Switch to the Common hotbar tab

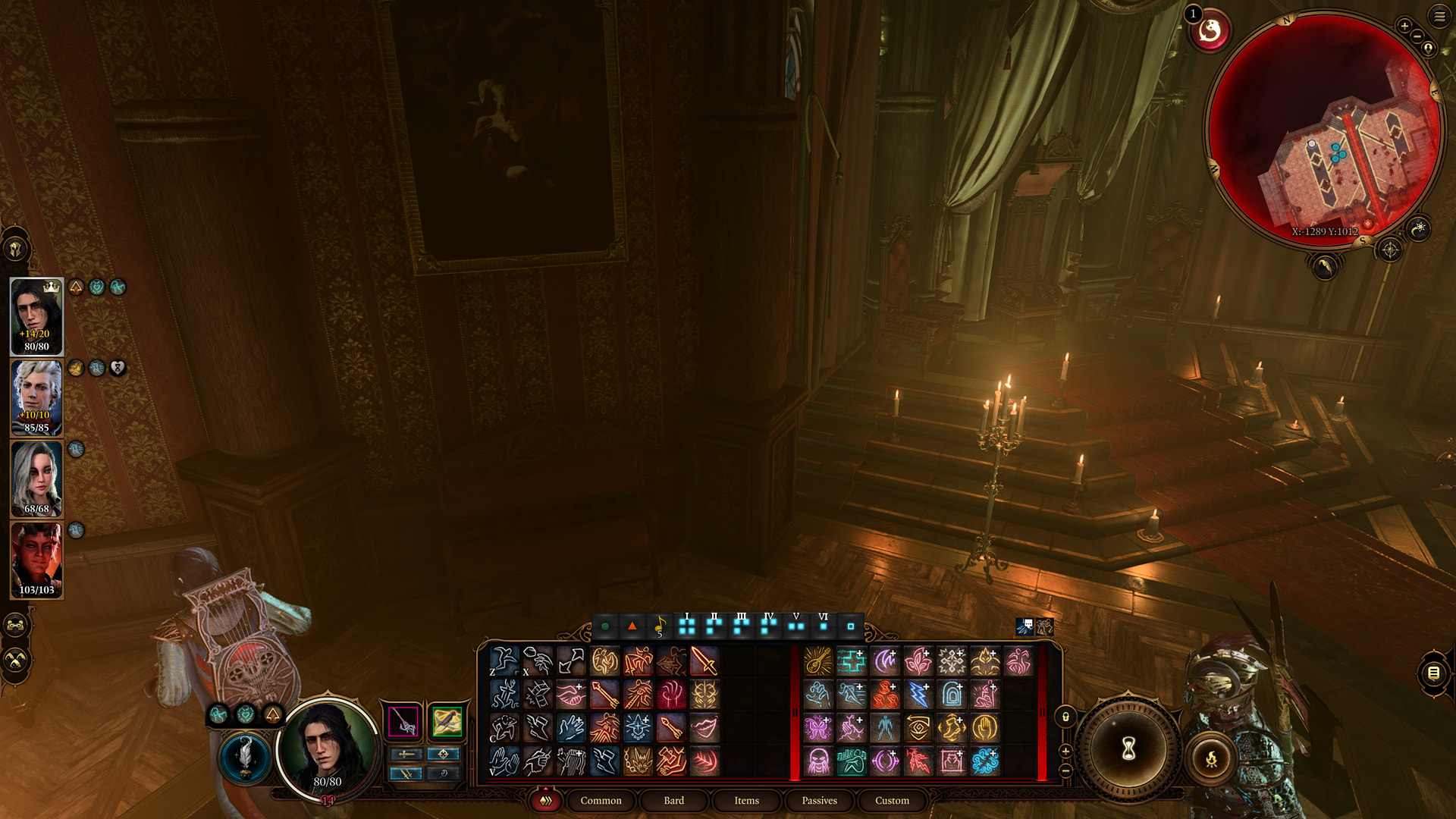601,800
